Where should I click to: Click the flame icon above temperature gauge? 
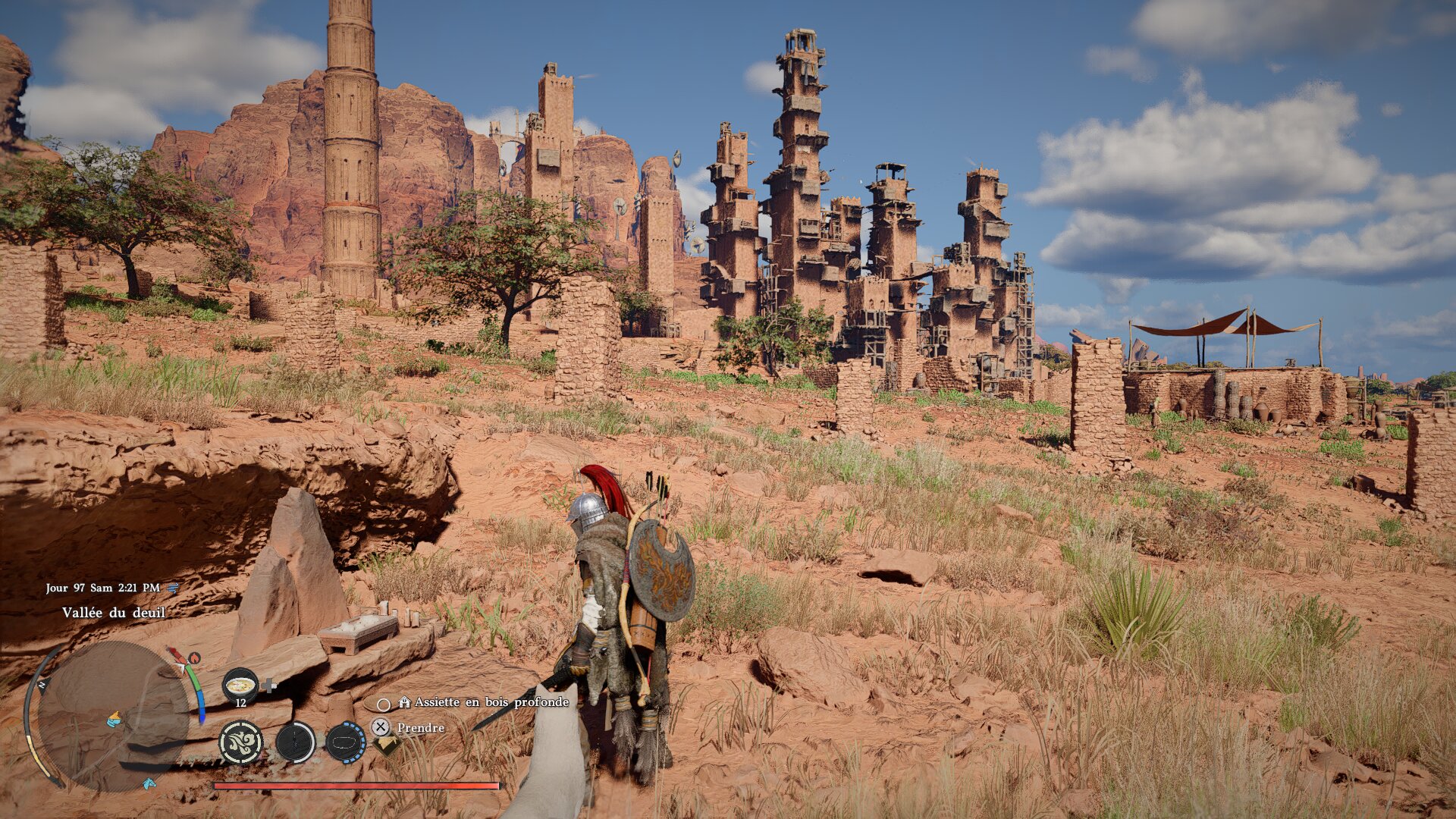point(194,657)
